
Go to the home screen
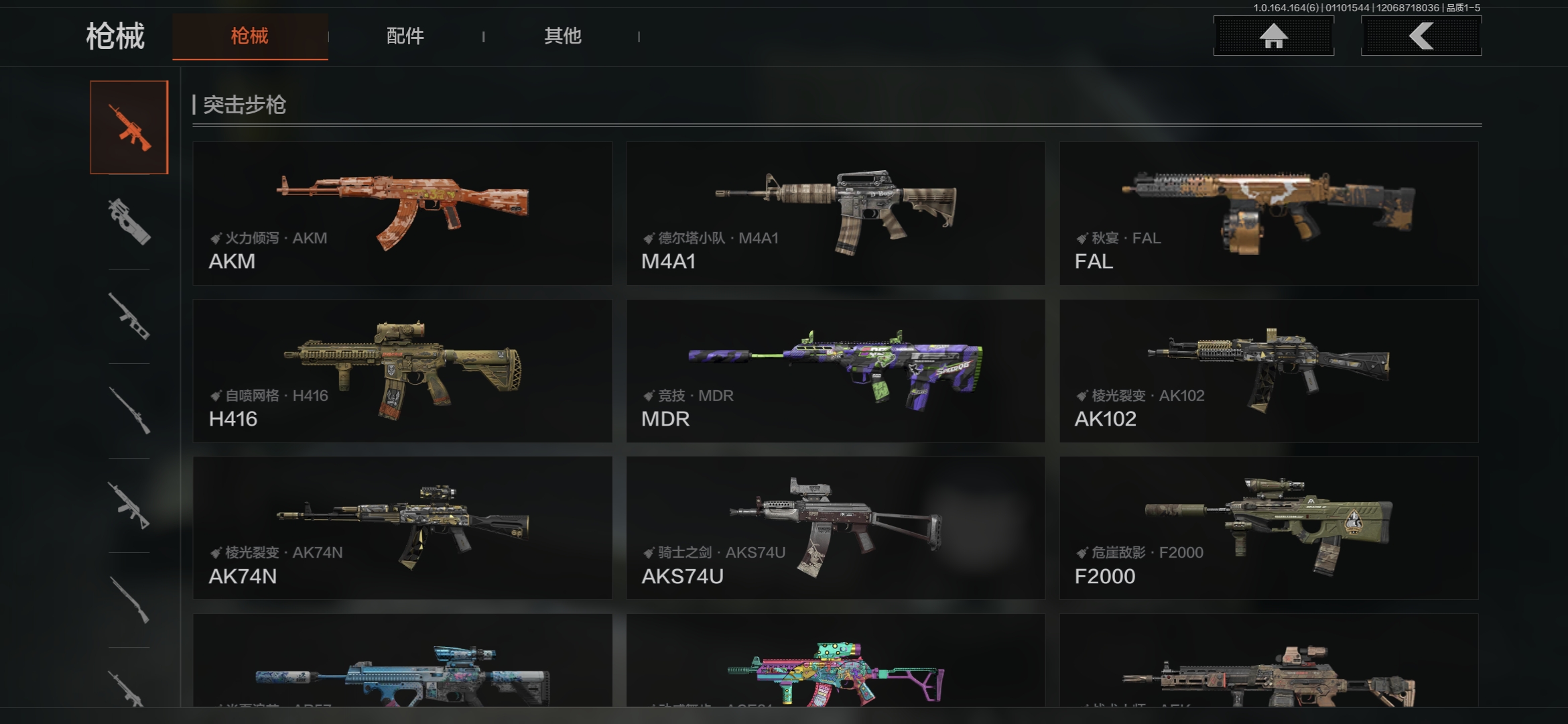[x=1273, y=36]
